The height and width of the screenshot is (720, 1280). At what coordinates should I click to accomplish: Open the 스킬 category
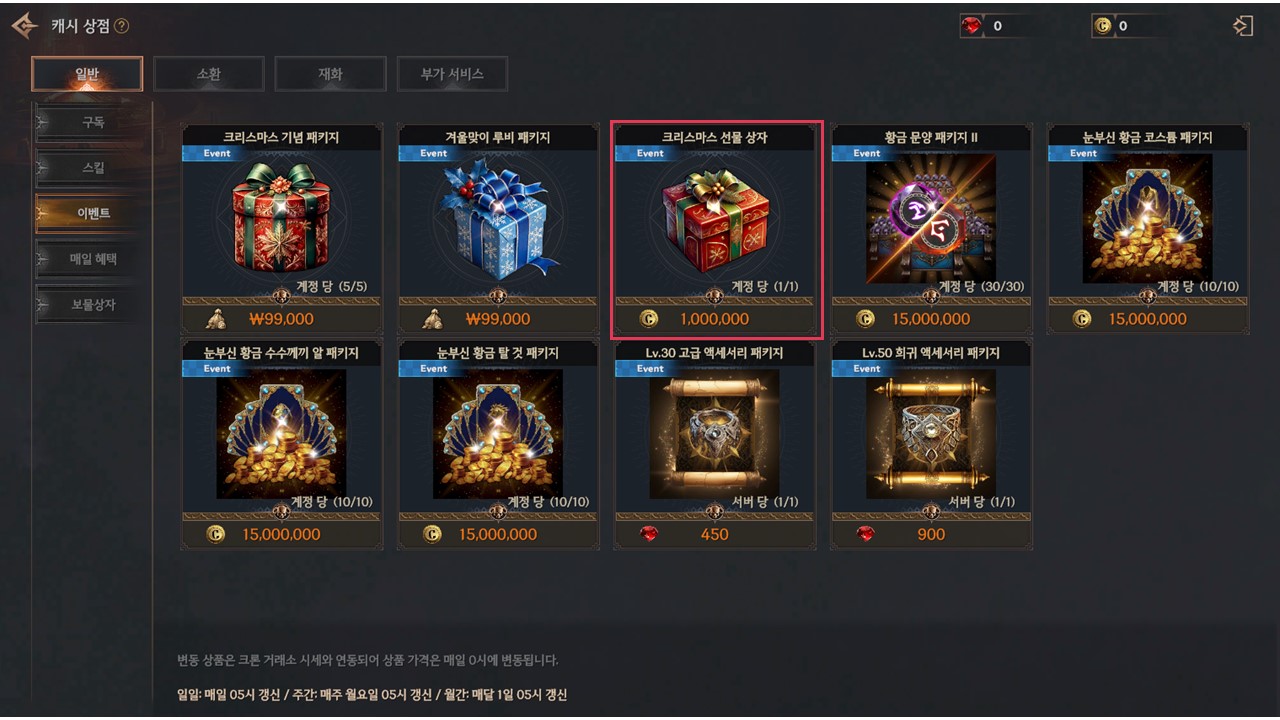pyautogui.click(x=92, y=168)
